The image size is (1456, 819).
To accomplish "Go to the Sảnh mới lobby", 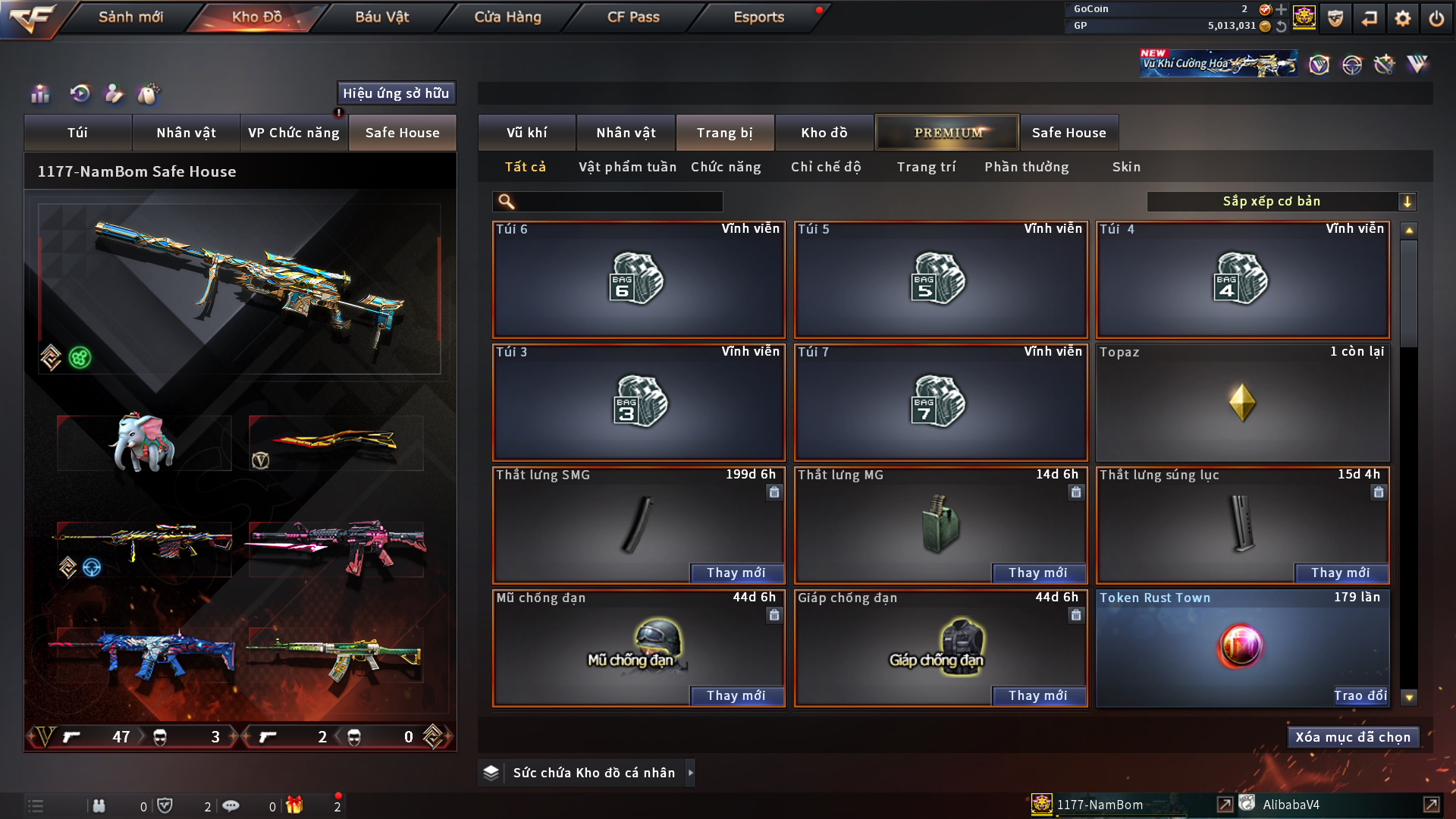I will point(130,17).
